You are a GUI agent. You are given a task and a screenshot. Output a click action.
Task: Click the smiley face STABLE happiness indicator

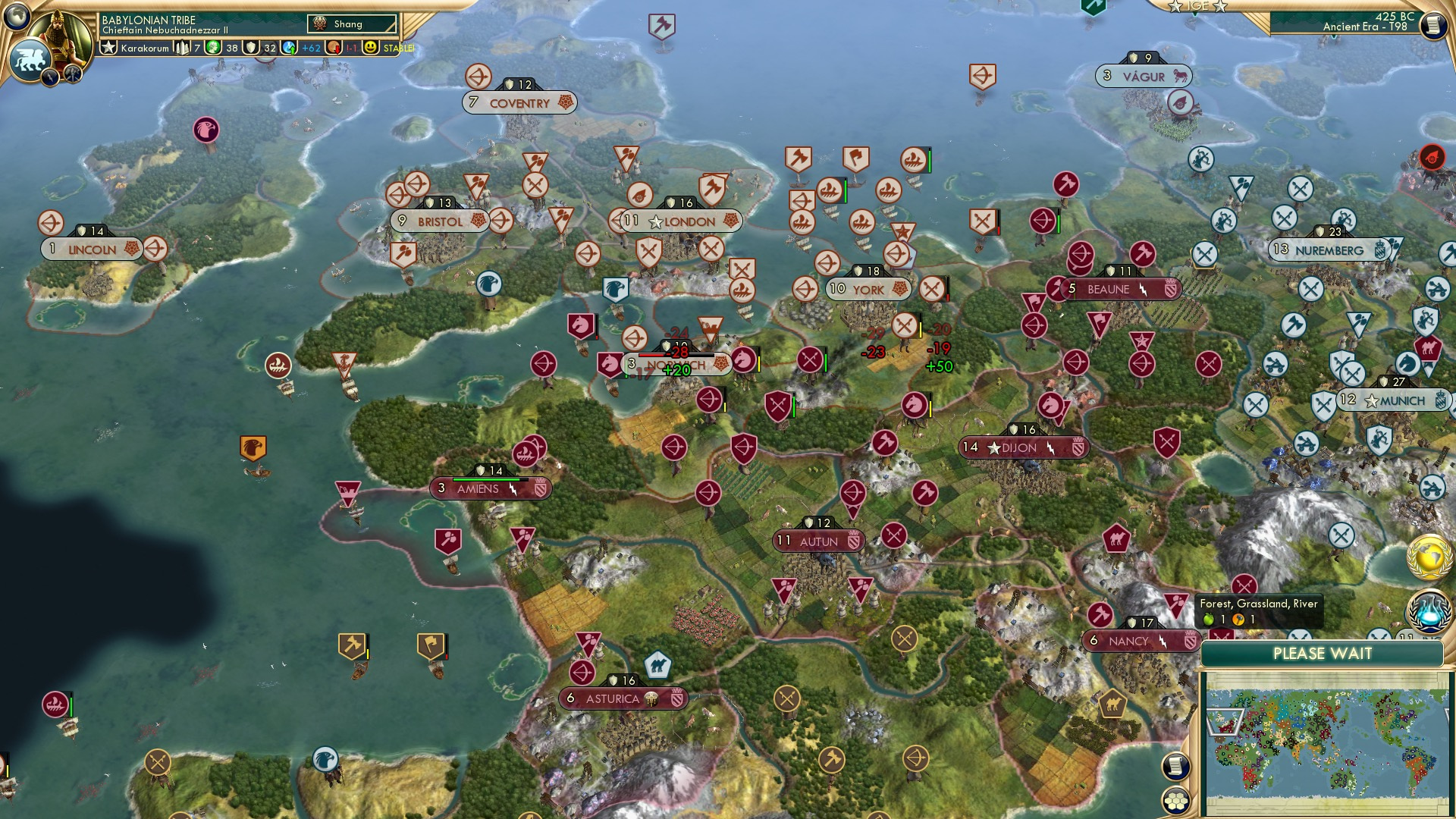tap(371, 49)
